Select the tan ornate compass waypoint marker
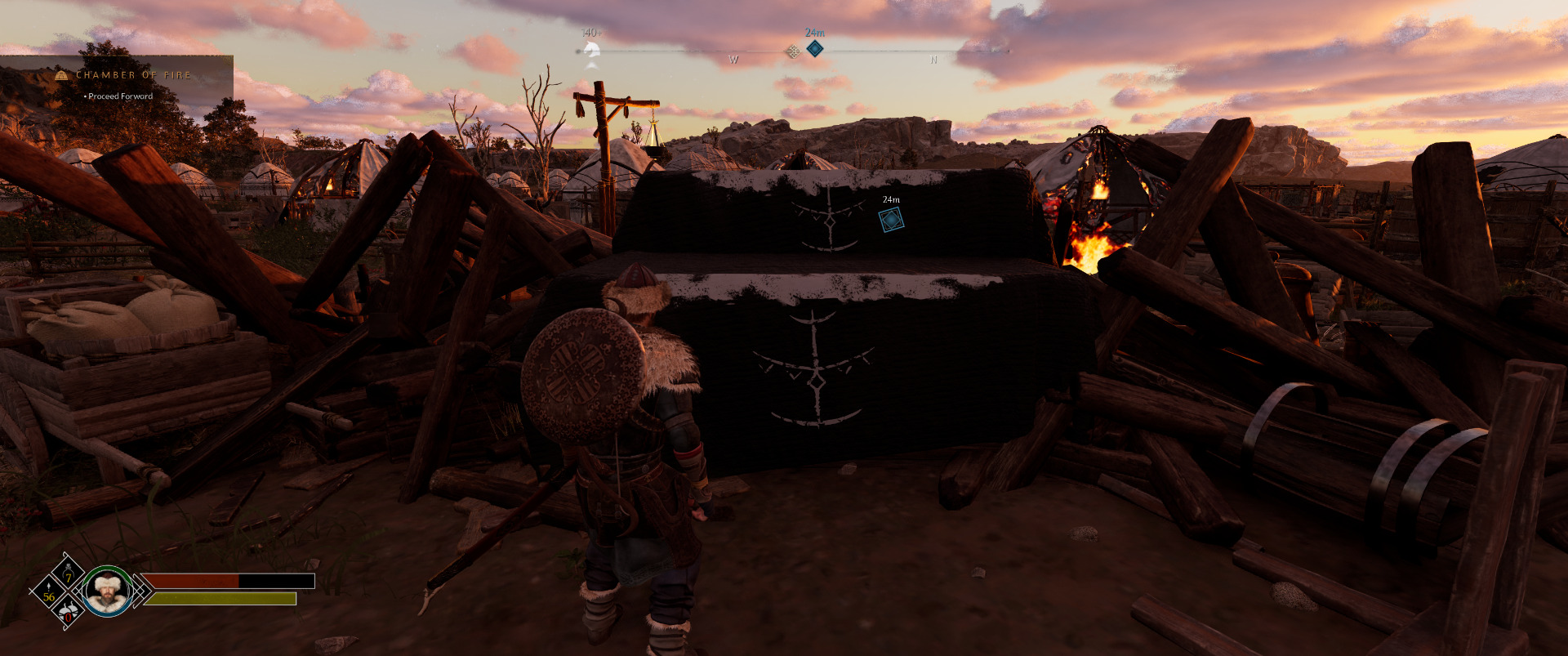The height and width of the screenshot is (656, 1568). [x=792, y=51]
